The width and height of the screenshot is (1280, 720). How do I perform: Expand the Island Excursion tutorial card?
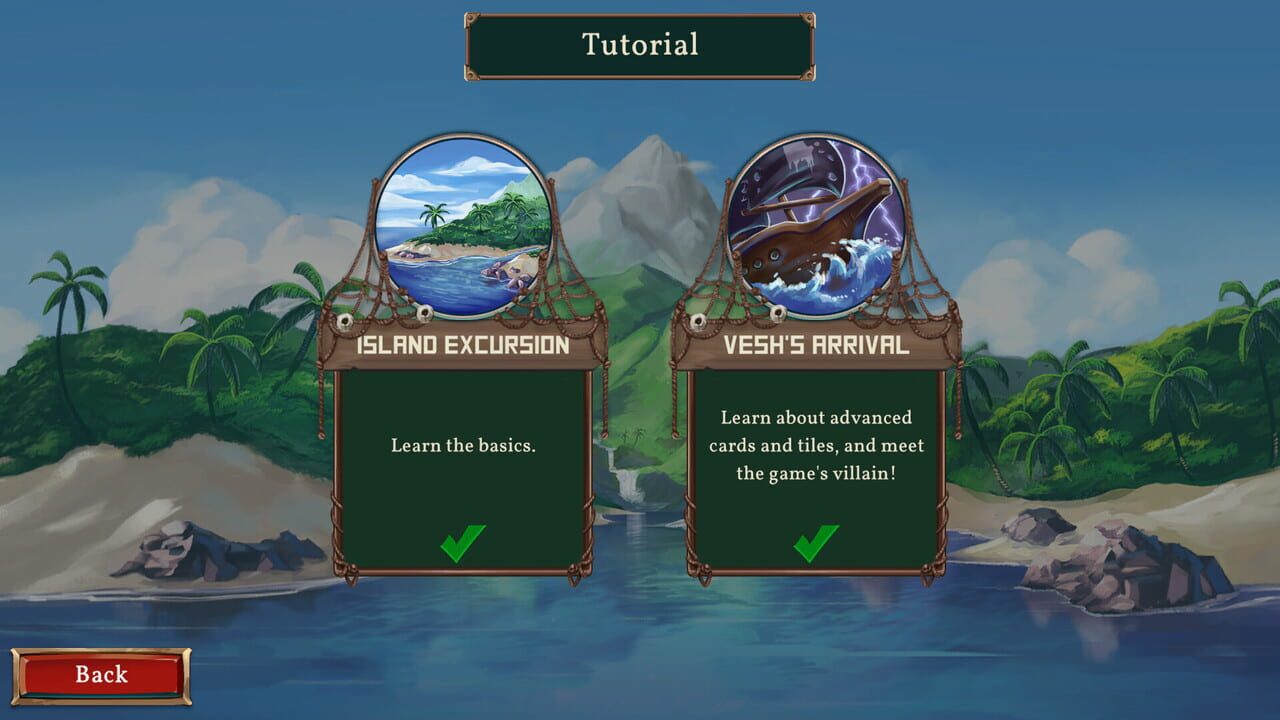[465, 470]
